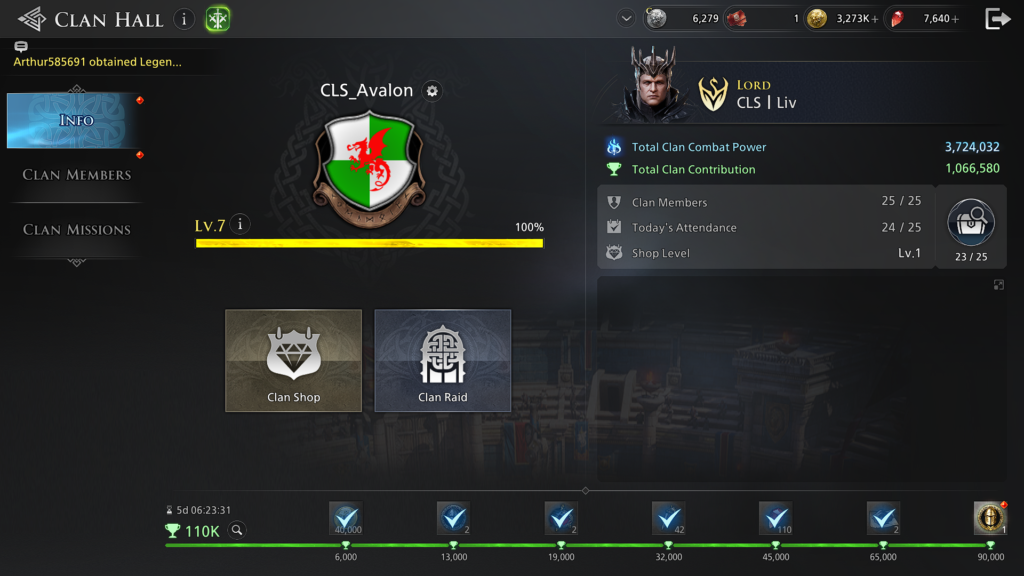
Task: Enter the Clan Raid
Action: tap(442, 360)
